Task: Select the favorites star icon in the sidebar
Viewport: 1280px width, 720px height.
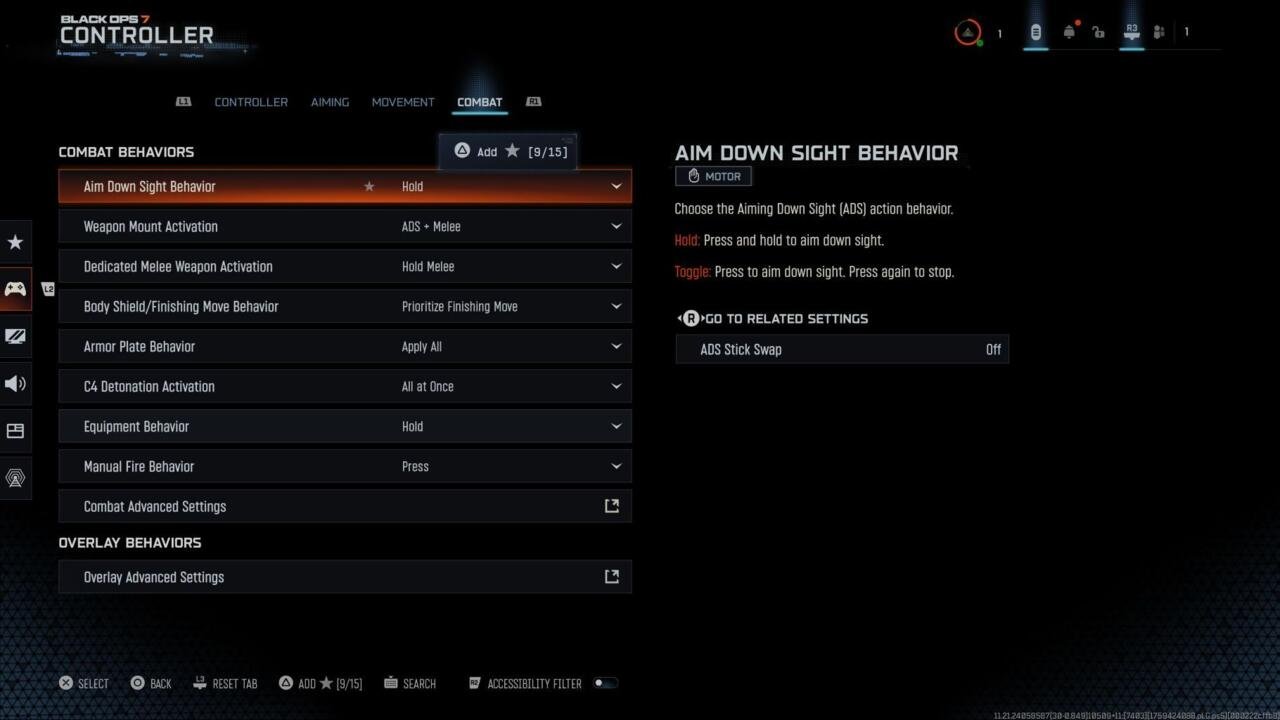Action: 15,242
